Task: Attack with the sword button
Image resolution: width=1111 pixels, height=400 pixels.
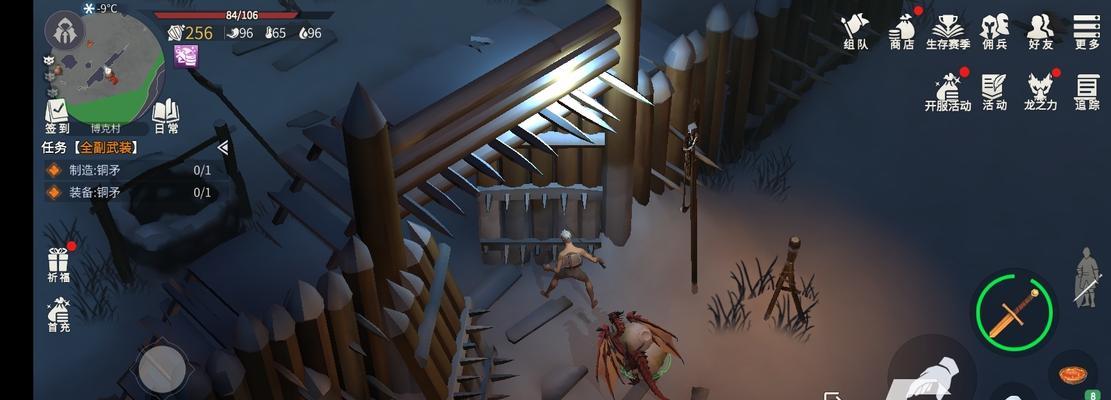Action: pos(1013,307)
